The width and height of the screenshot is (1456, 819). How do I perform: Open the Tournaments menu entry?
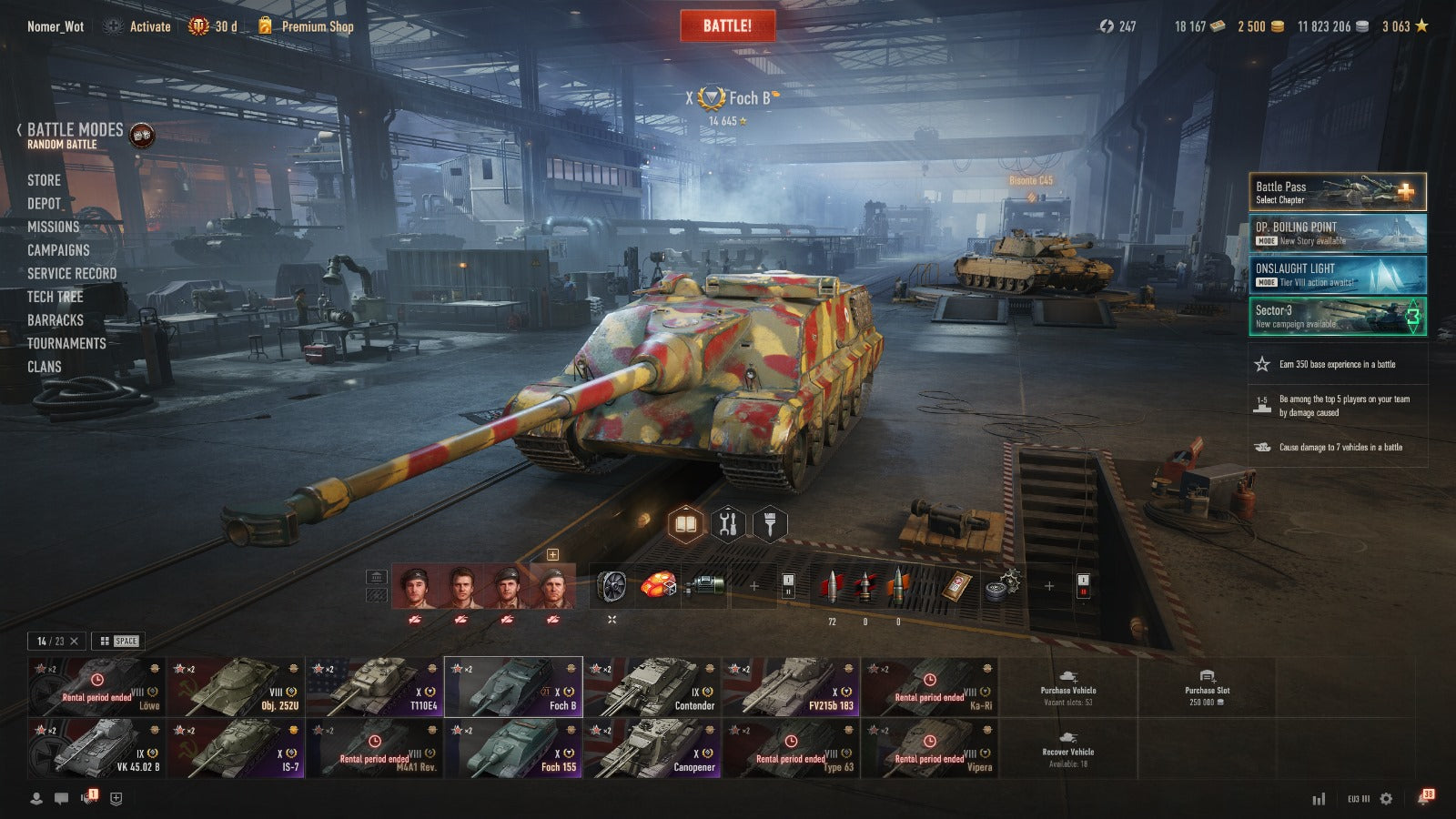click(x=66, y=343)
